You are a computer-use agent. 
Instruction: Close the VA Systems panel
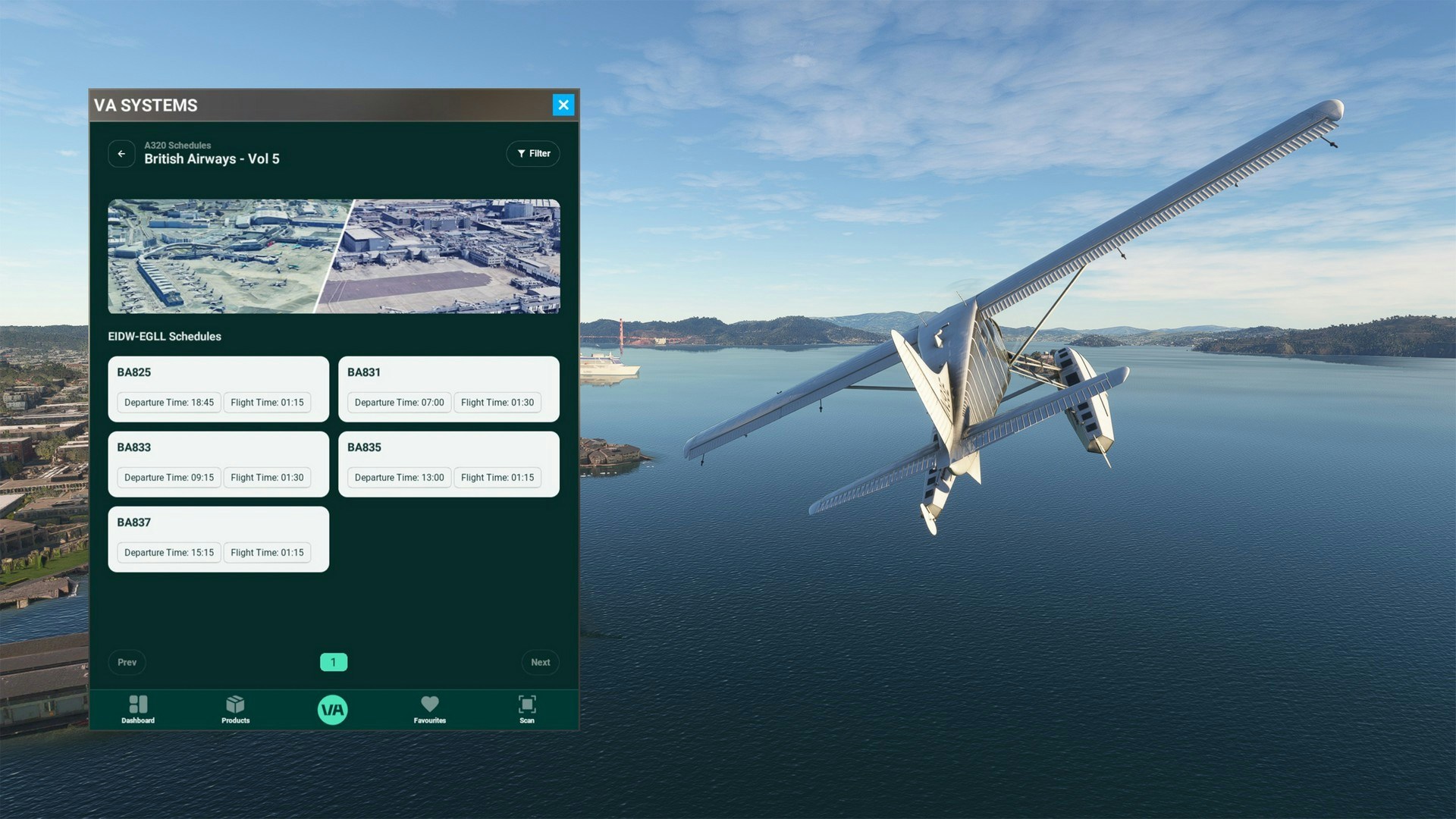tap(563, 105)
